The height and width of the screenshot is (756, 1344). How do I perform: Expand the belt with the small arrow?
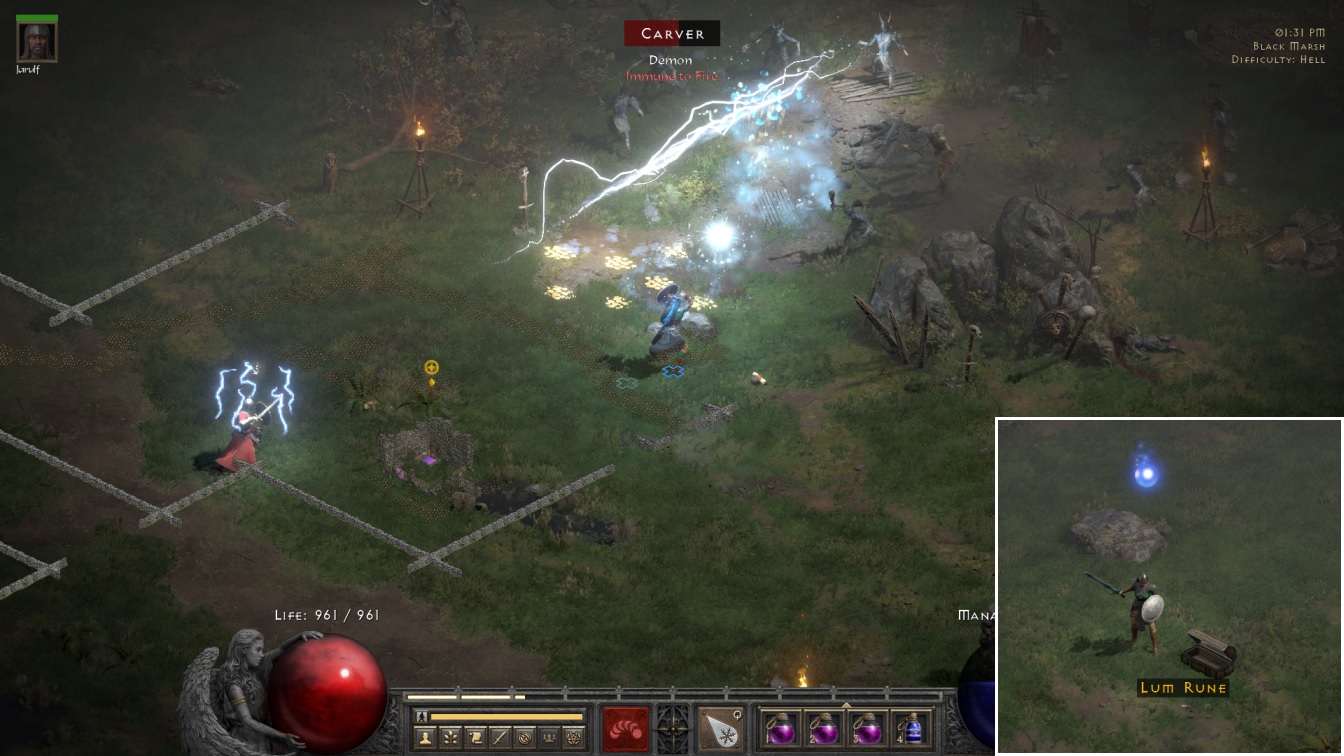(x=847, y=704)
